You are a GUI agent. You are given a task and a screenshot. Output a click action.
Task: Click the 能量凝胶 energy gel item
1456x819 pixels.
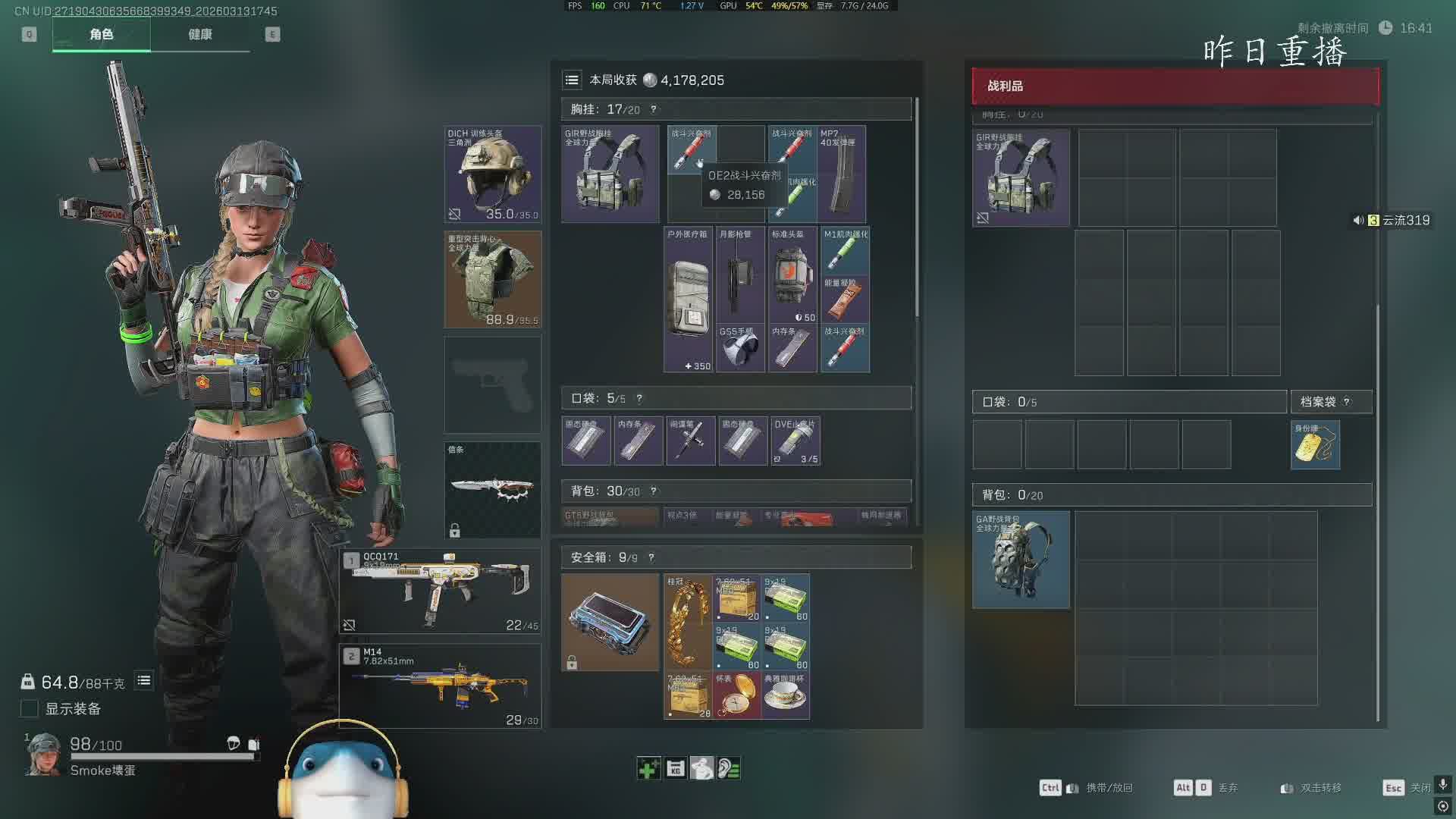coord(845,300)
